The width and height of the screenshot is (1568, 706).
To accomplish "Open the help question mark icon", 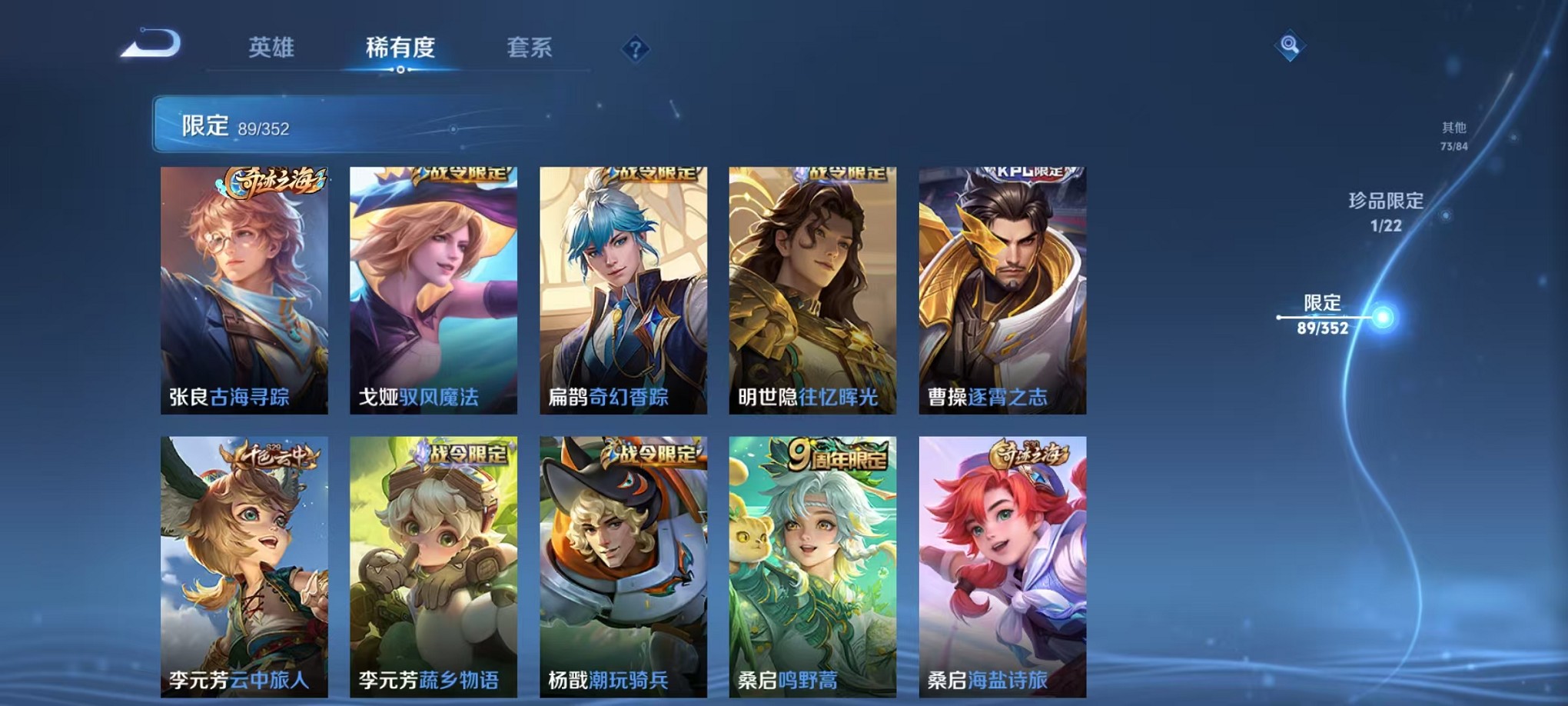I will [x=633, y=49].
